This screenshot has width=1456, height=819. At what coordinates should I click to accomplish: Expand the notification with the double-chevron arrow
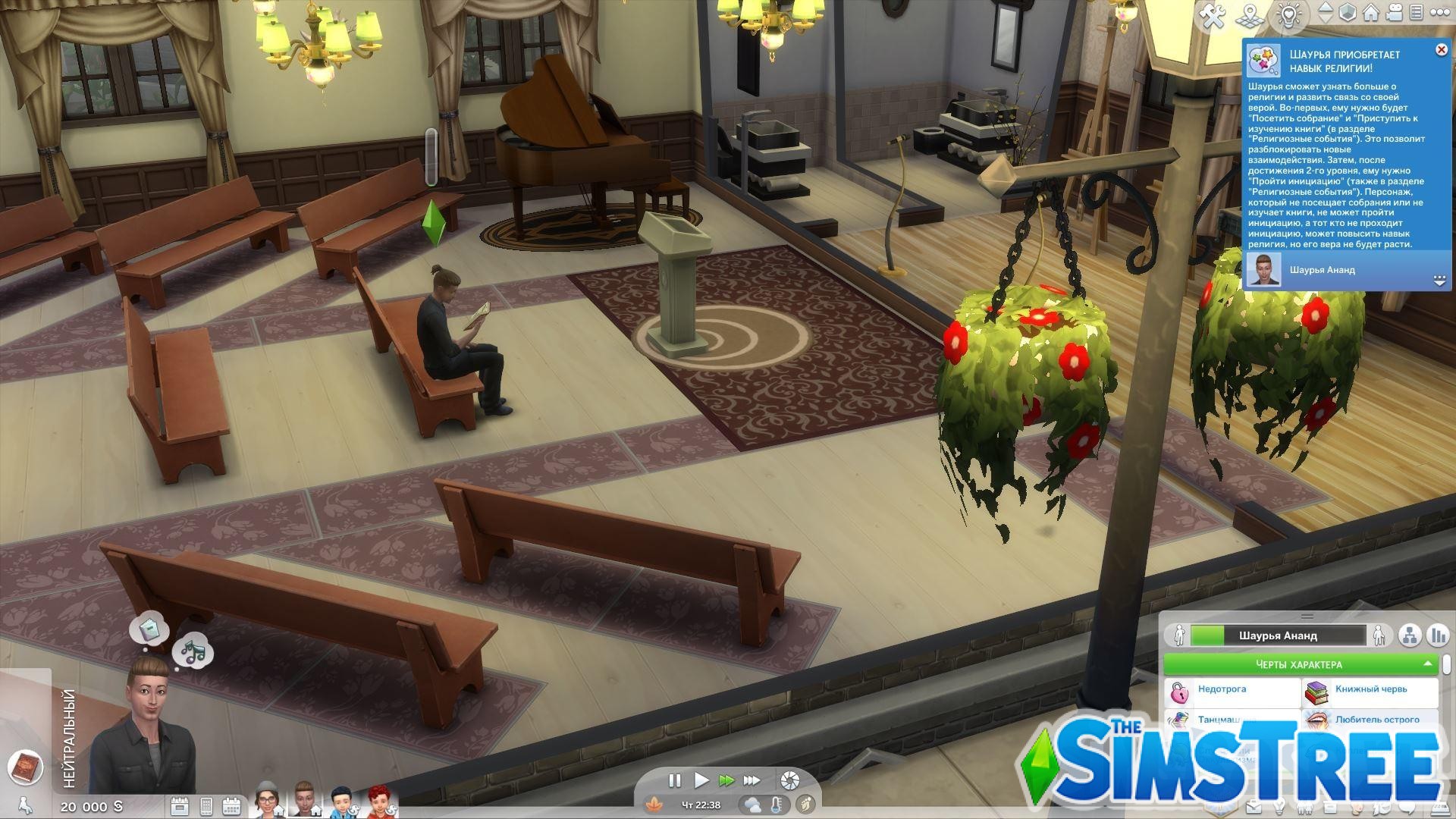(x=1439, y=279)
